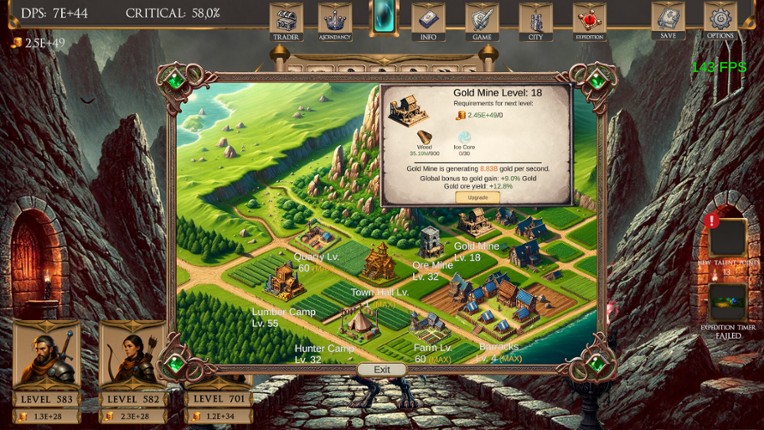Open the City menu

(x=535, y=20)
